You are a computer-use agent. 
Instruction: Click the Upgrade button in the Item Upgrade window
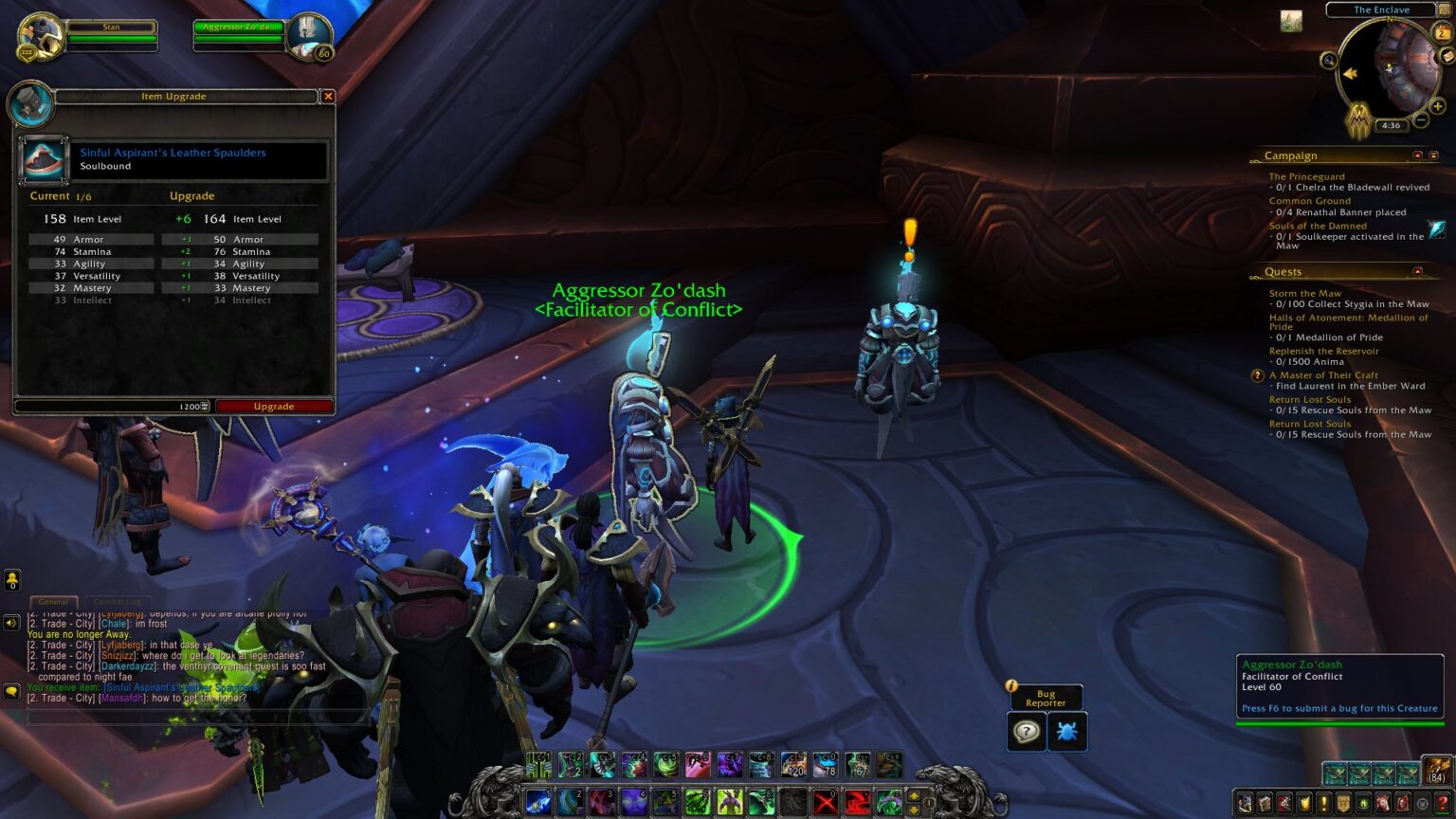pos(273,406)
